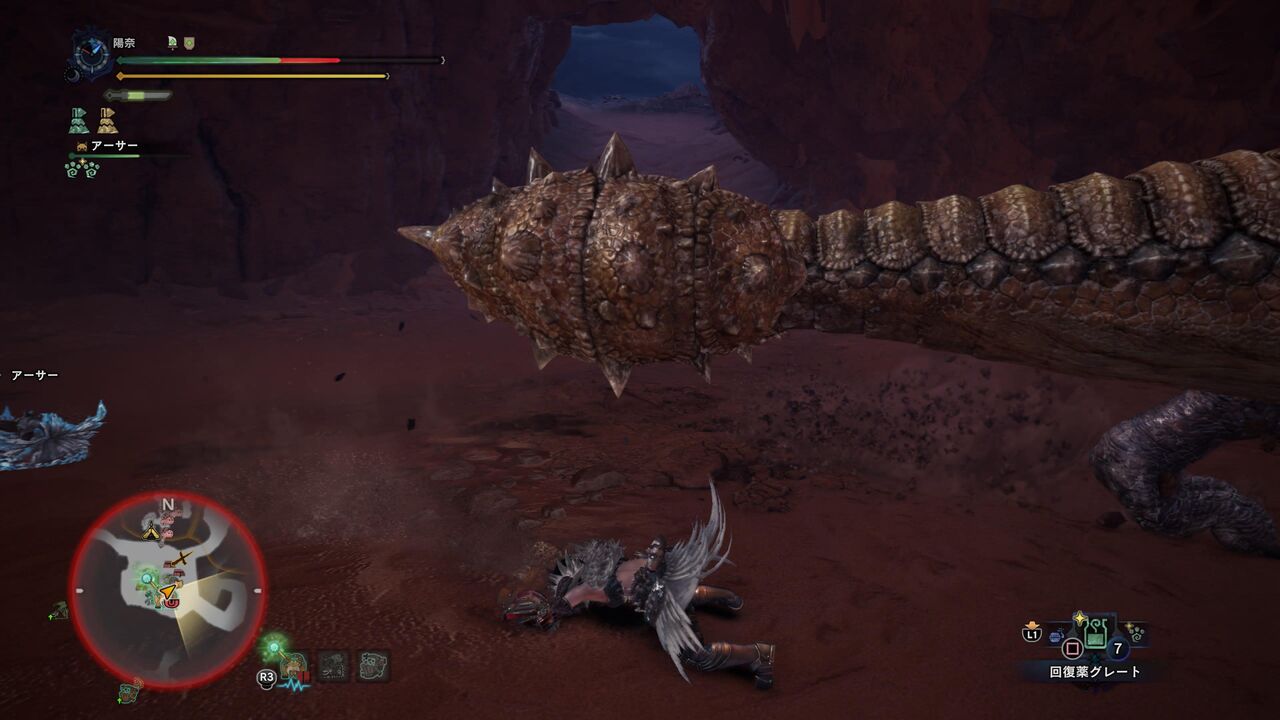Select the Palico name アーサー in party list
The image size is (1280, 720).
click(114, 146)
